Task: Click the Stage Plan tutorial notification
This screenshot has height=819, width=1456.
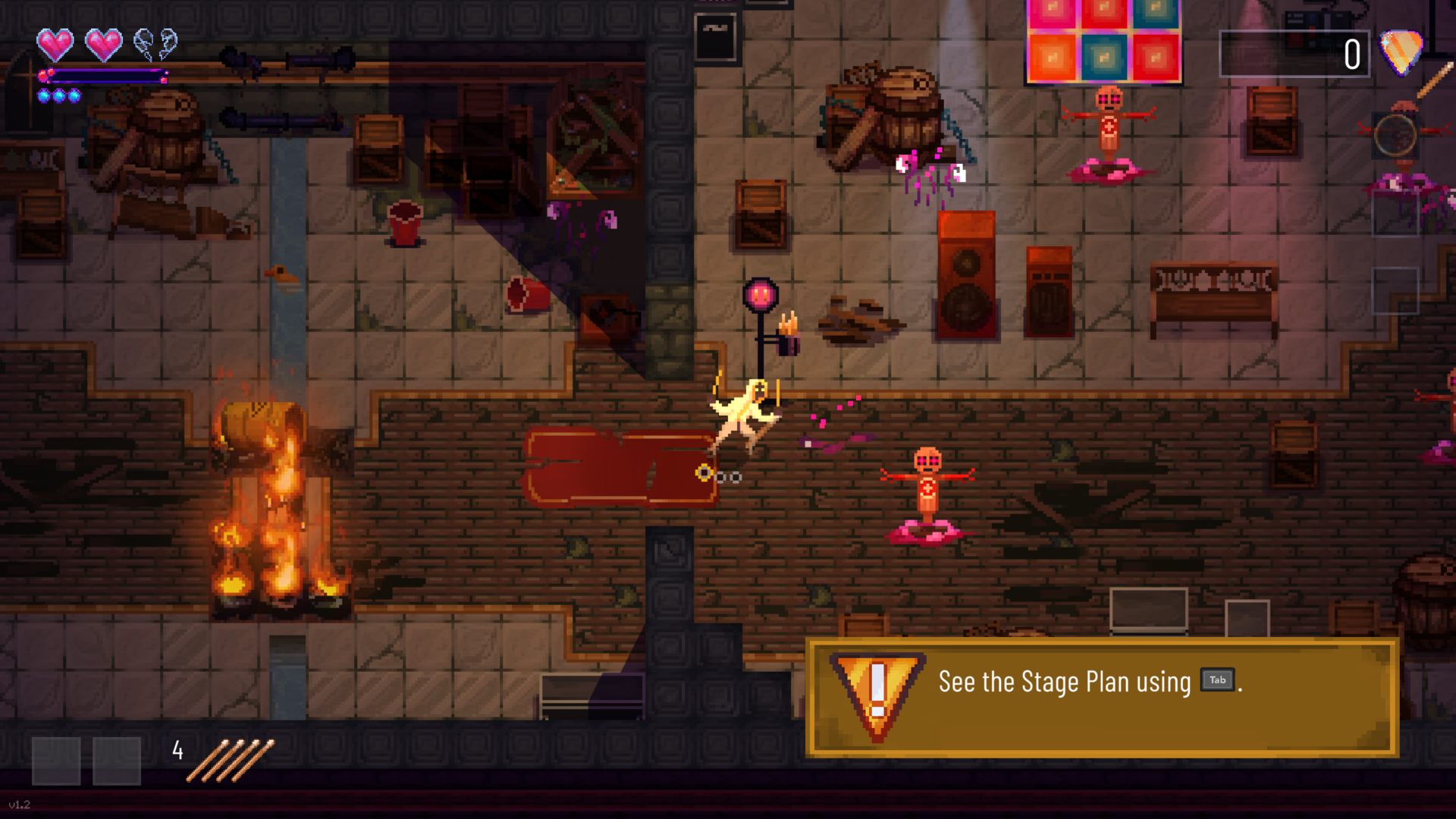Action: pos(1101,697)
